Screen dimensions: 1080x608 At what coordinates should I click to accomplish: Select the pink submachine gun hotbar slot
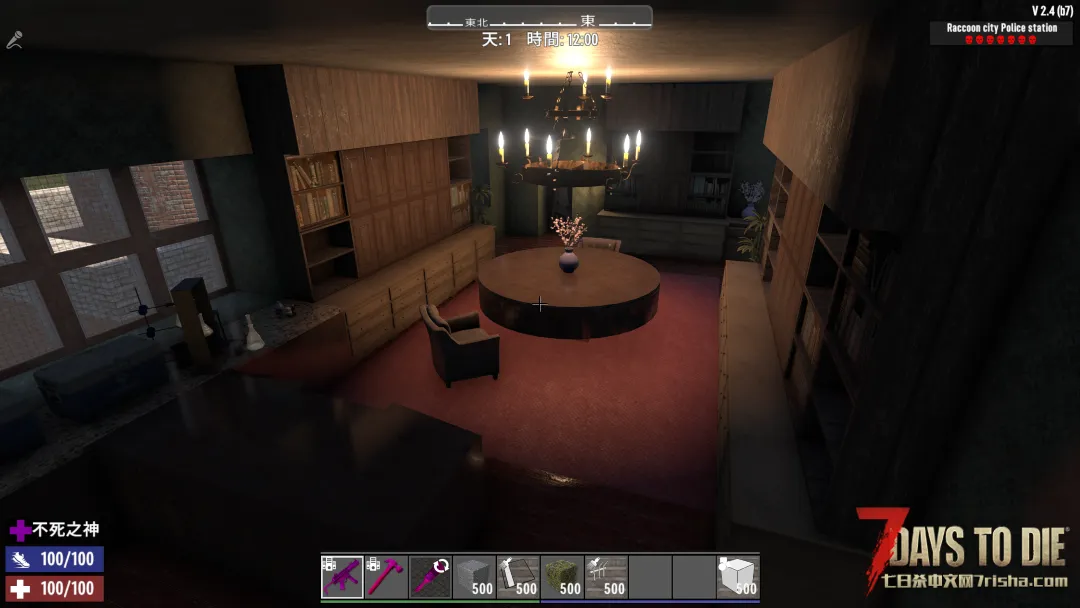click(342, 577)
